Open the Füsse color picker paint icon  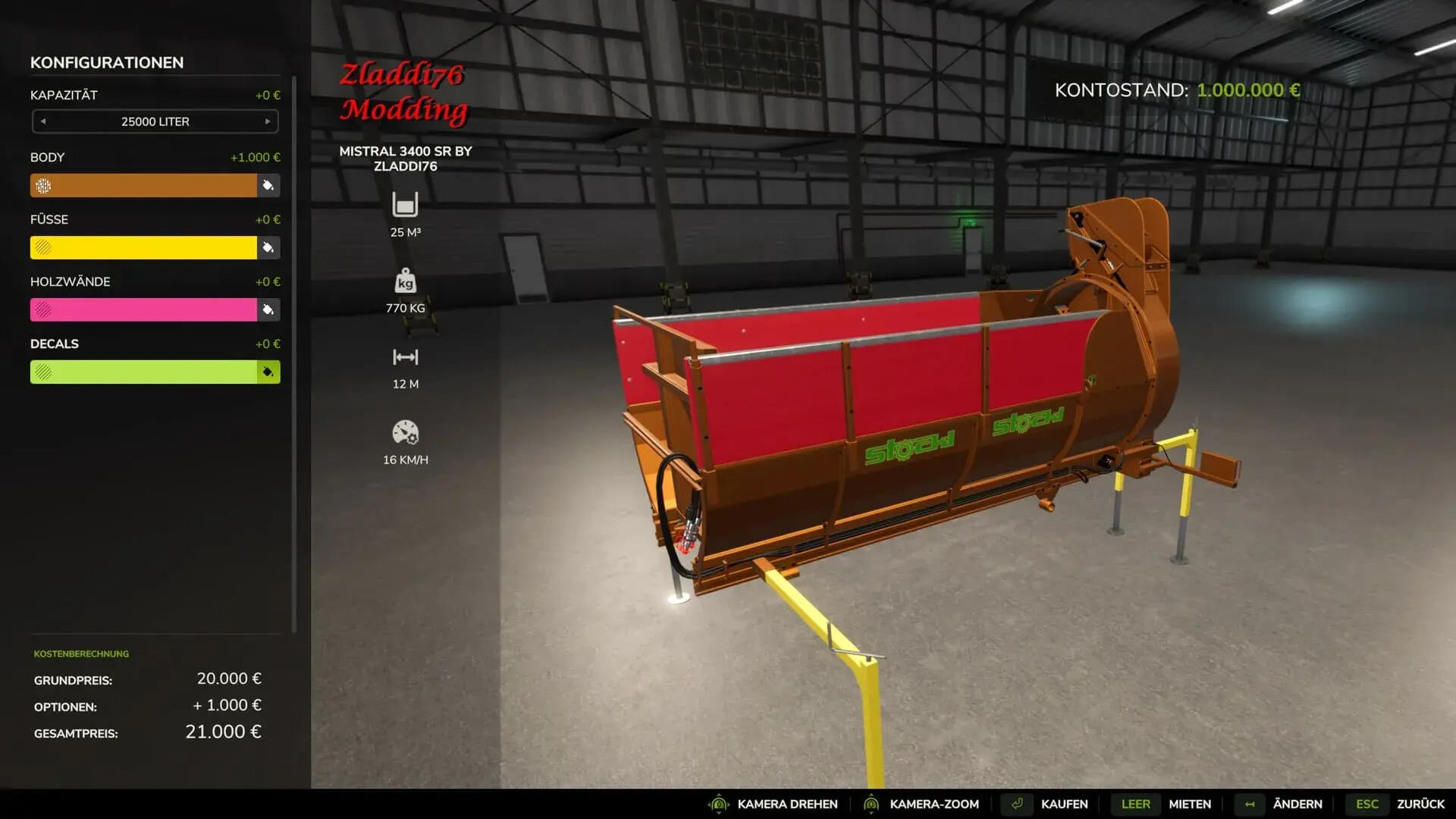(x=268, y=248)
